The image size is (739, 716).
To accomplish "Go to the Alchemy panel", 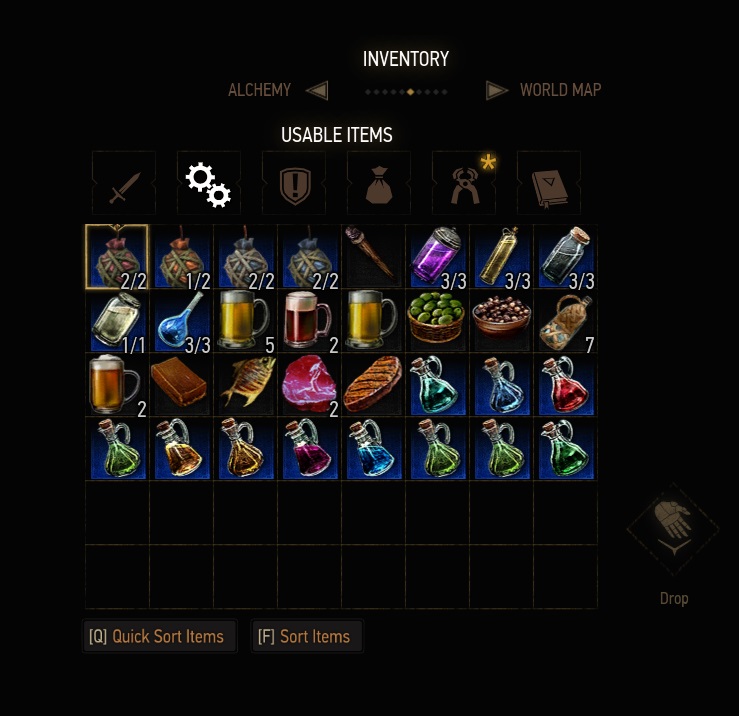I will pos(260,90).
